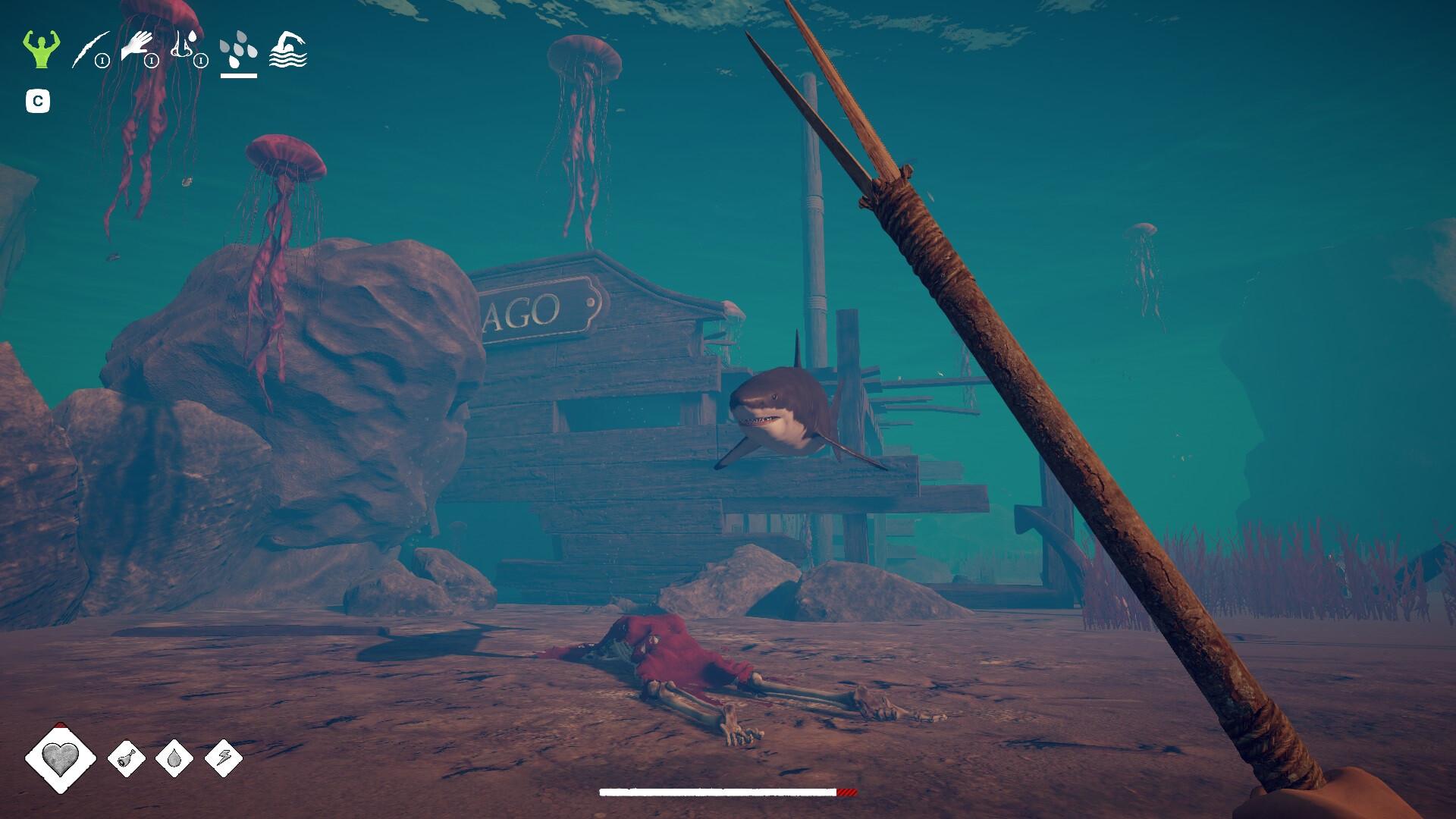
Task: Click the bleeding nose status icon
Action: click(182, 45)
